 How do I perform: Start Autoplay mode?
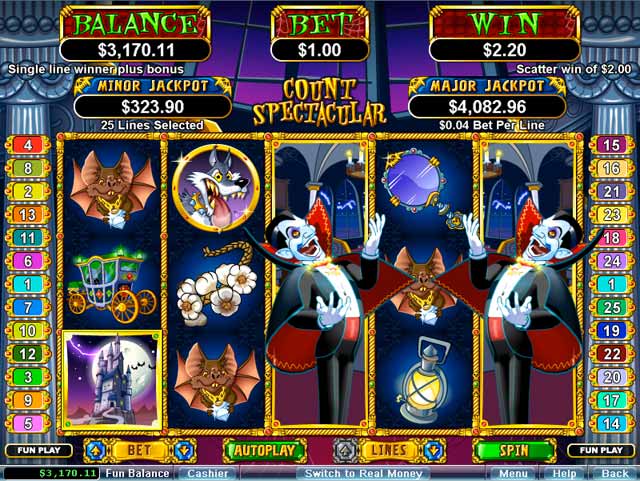pos(264,450)
